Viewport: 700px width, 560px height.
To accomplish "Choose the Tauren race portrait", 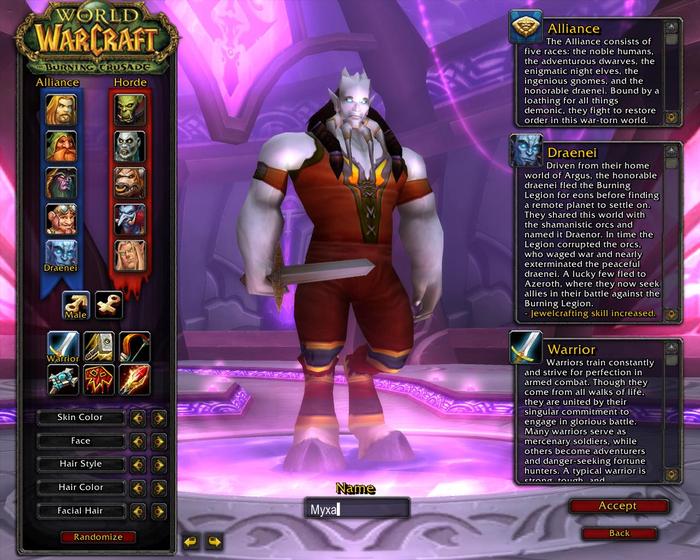I will [129, 183].
